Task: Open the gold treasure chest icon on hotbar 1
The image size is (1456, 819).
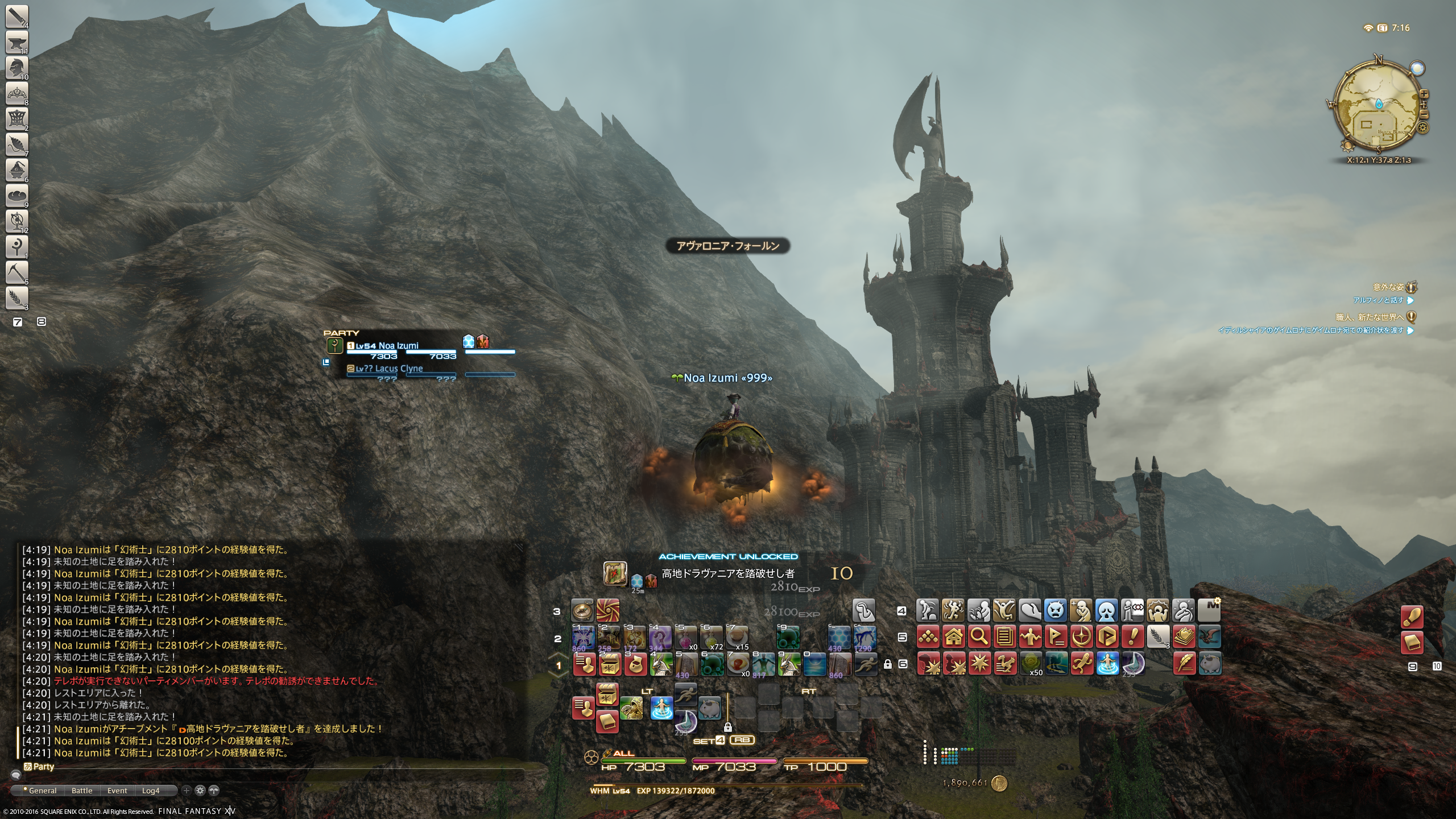Action: point(609,664)
